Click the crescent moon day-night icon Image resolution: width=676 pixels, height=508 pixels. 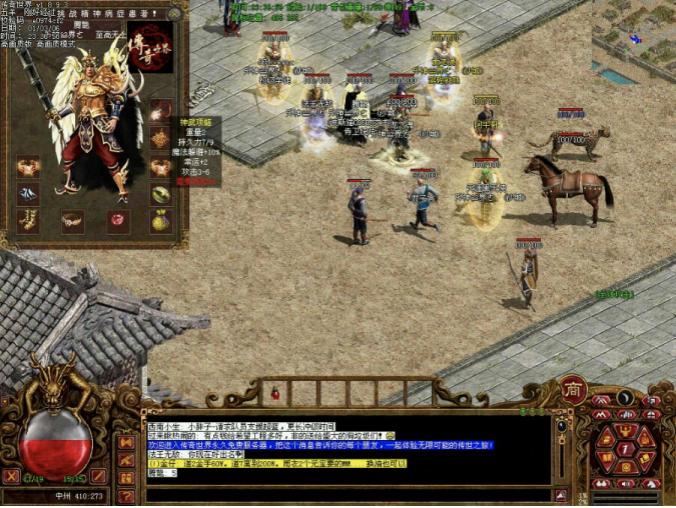pos(625,398)
